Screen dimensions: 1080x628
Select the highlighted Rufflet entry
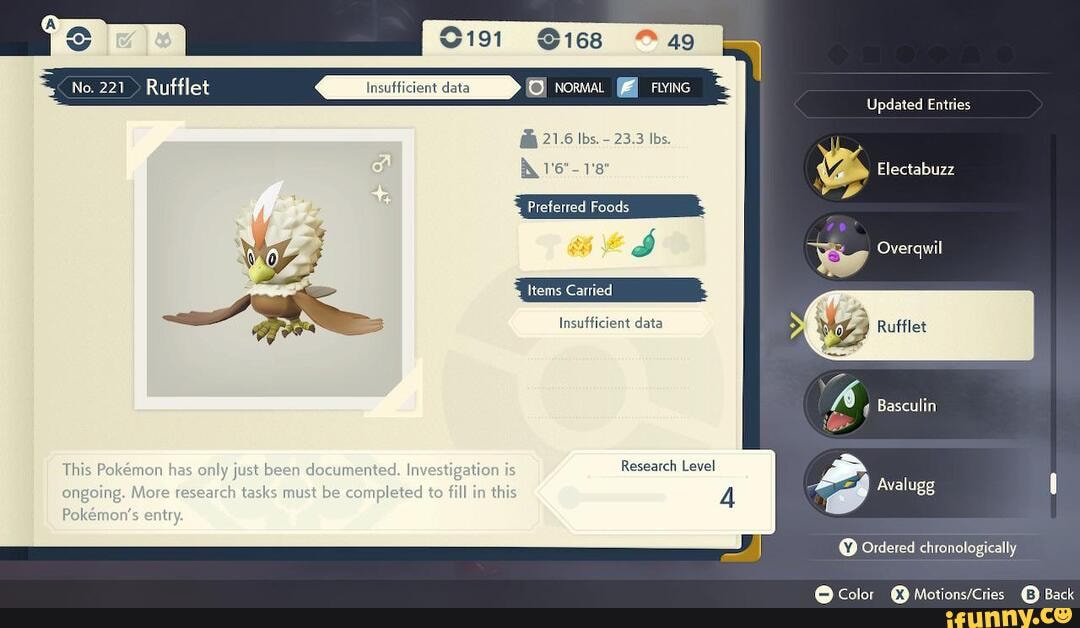918,326
